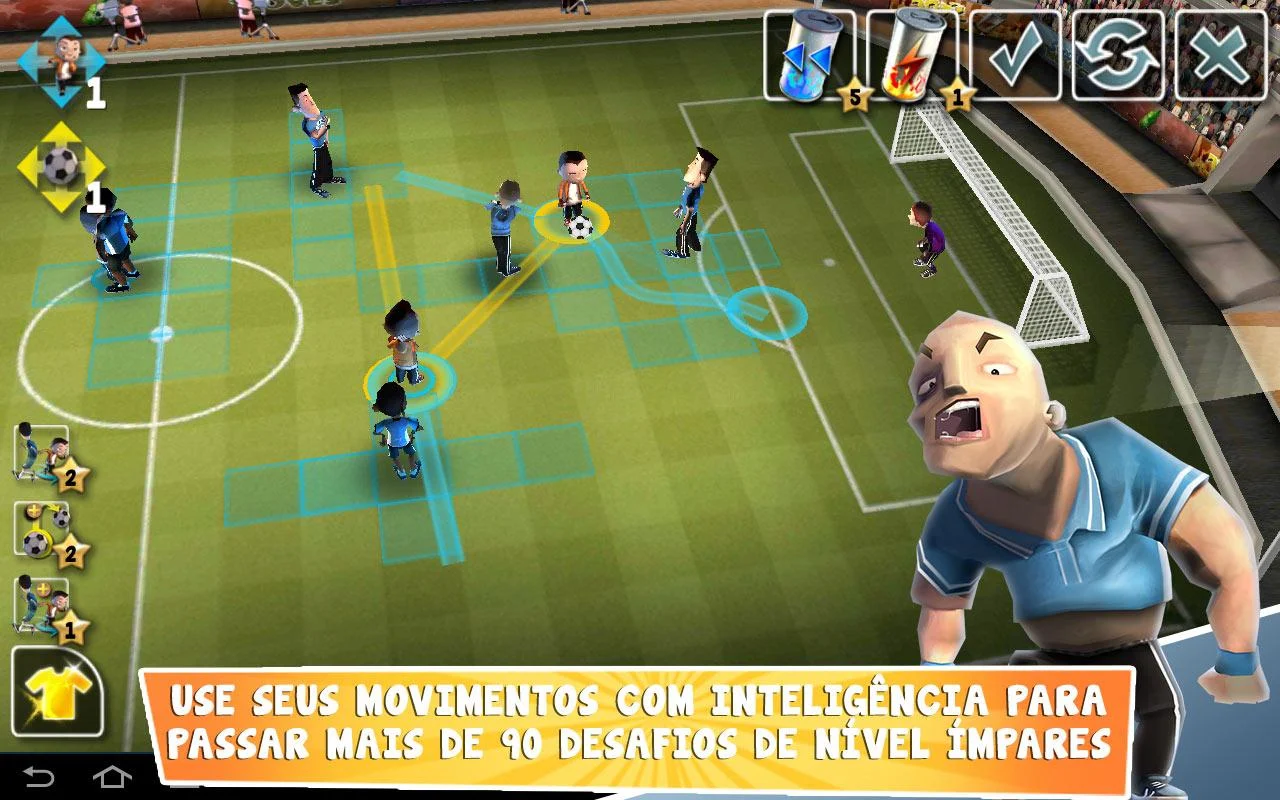Confirm your moves with the checkmark
Viewport: 1280px width, 800px height.
[1013, 55]
